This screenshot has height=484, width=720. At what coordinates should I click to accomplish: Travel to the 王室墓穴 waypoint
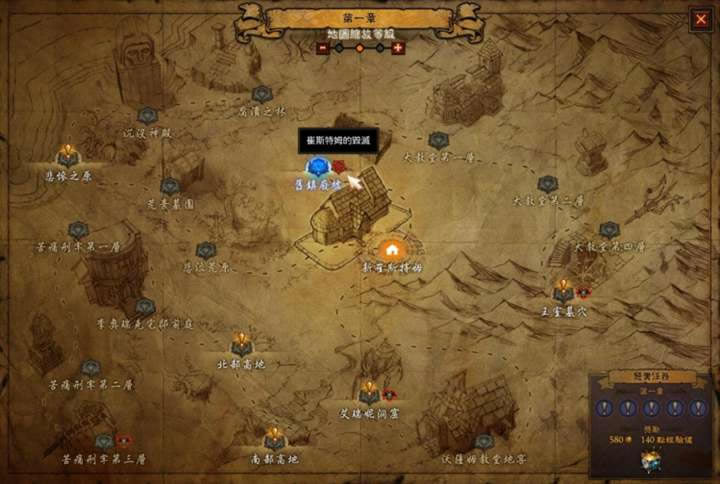pos(563,291)
